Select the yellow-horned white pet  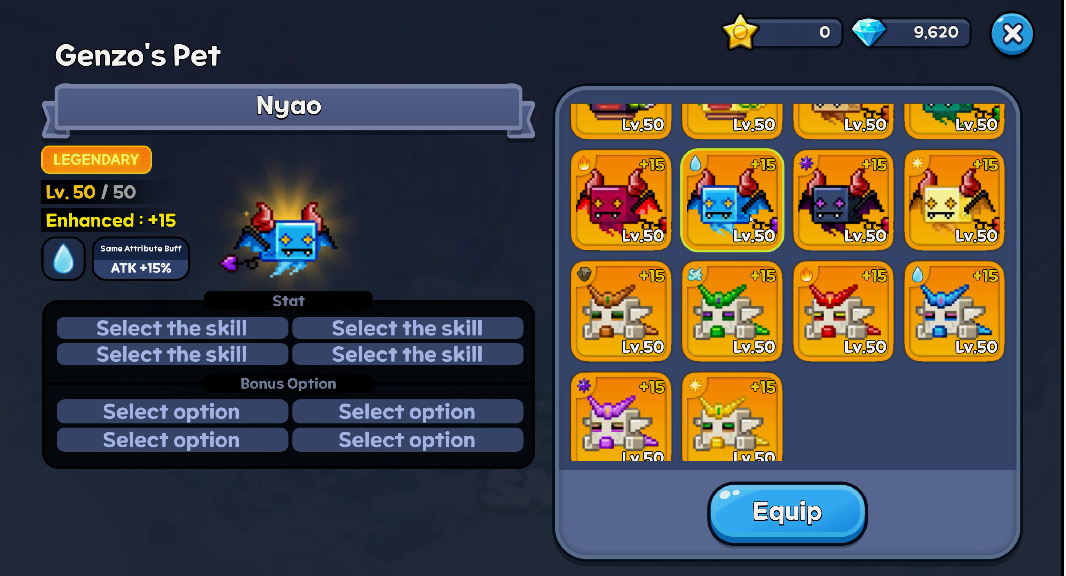click(x=732, y=418)
